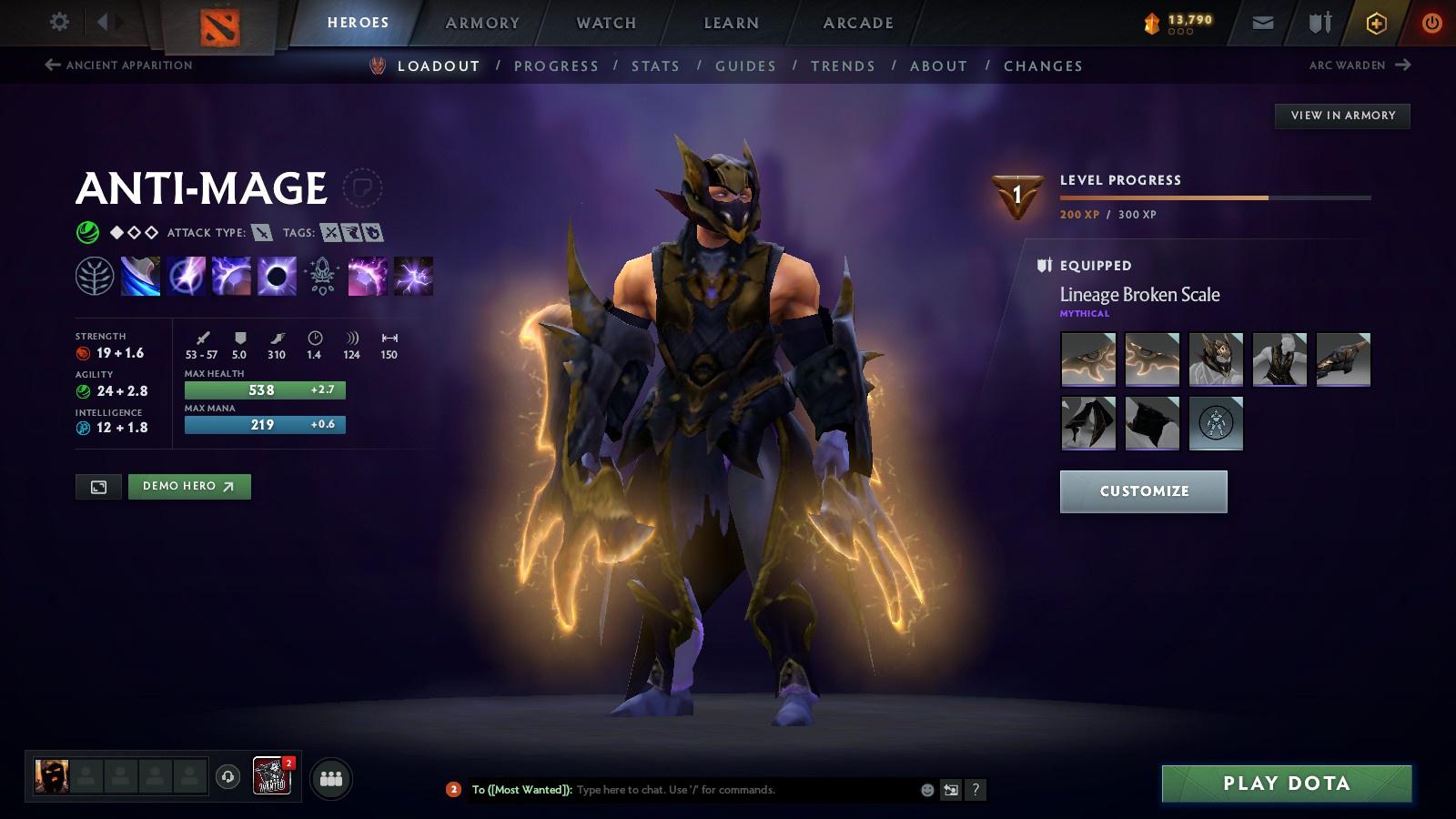Select the first Lineage Broken Scale item thumbnail
The height and width of the screenshot is (819, 1456).
[x=1087, y=359]
